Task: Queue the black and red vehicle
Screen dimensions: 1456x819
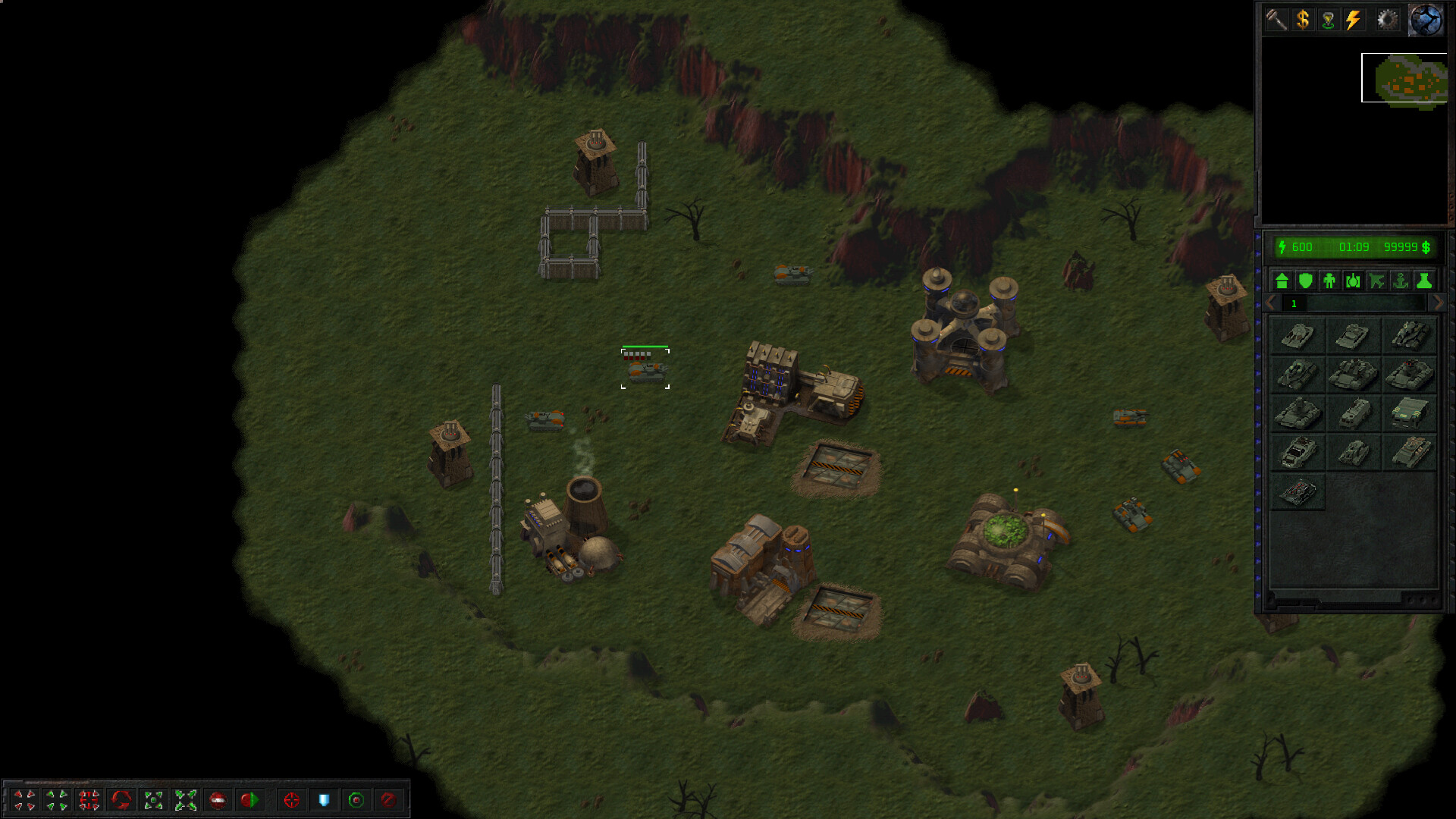Action: [x=1298, y=492]
